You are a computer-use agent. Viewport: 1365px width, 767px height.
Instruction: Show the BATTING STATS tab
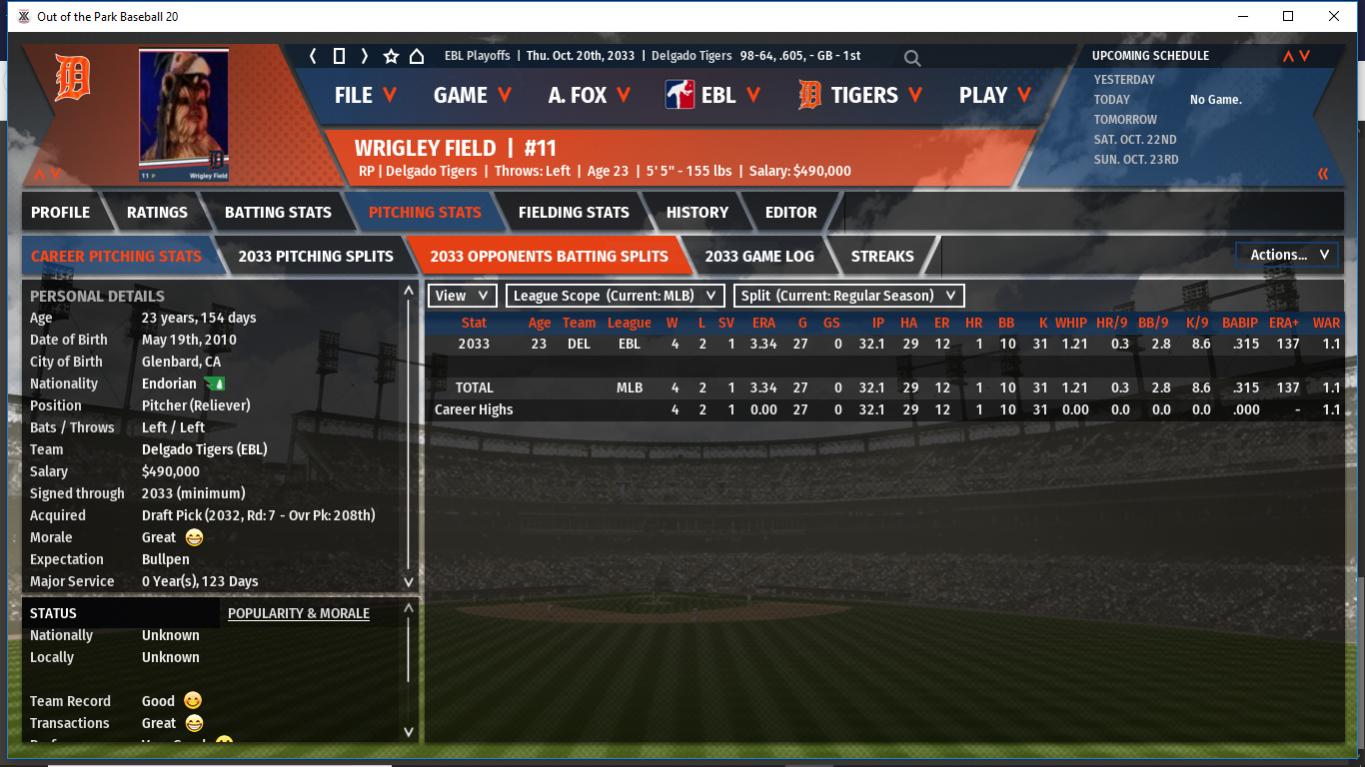point(278,212)
